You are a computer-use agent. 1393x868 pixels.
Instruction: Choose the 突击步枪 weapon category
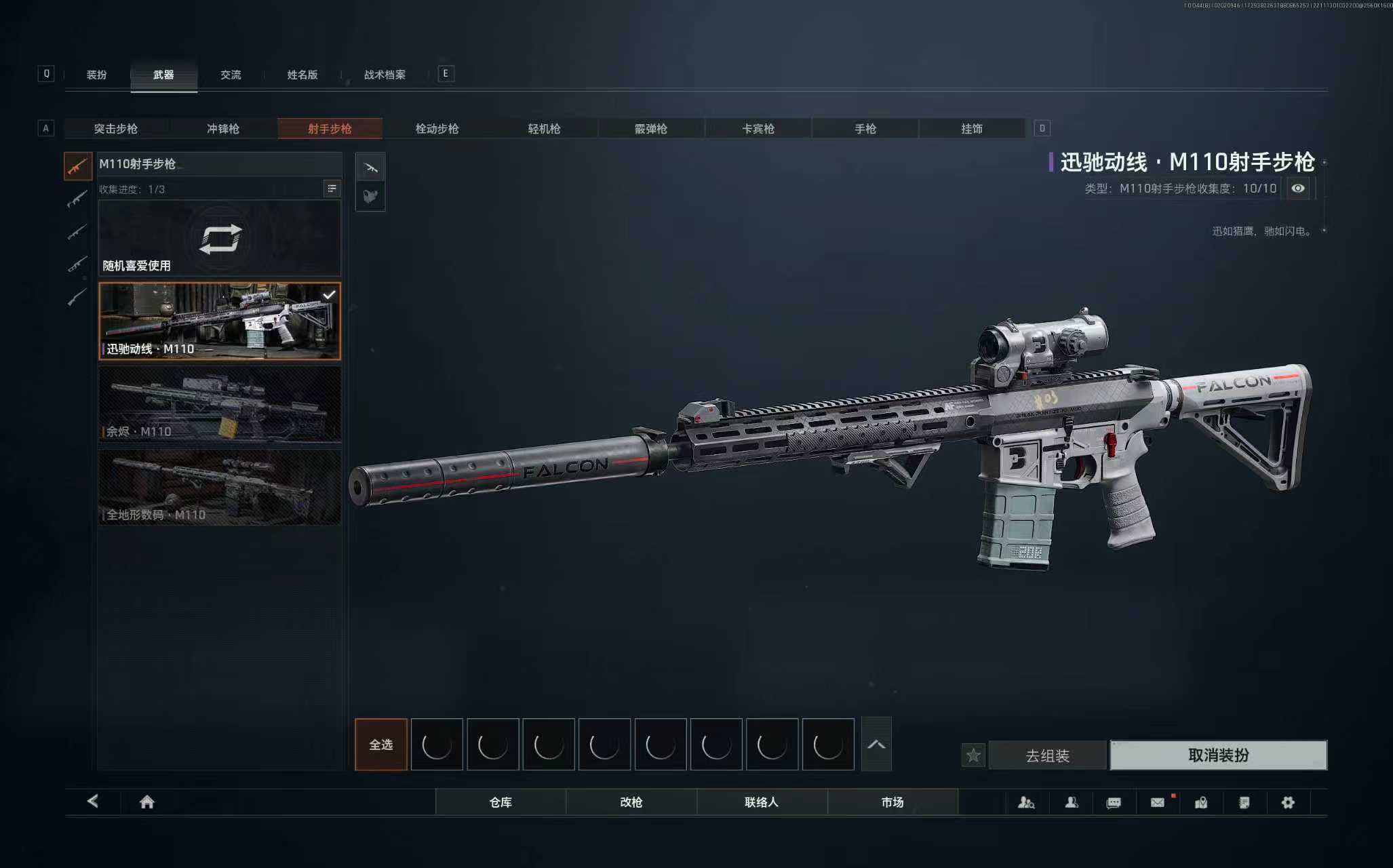pyautogui.click(x=116, y=129)
